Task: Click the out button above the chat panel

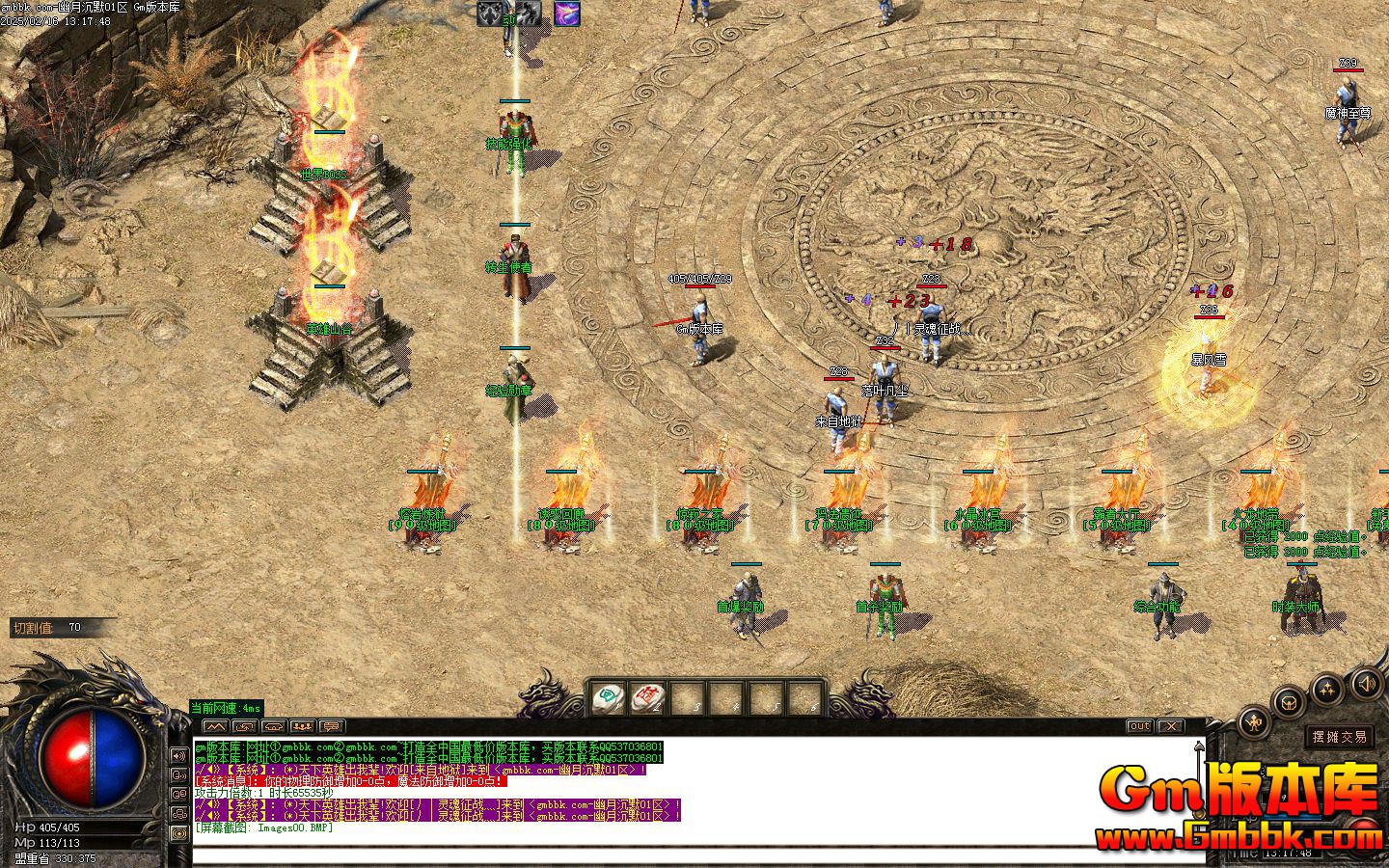Action: pyautogui.click(x=1138, y=725)
